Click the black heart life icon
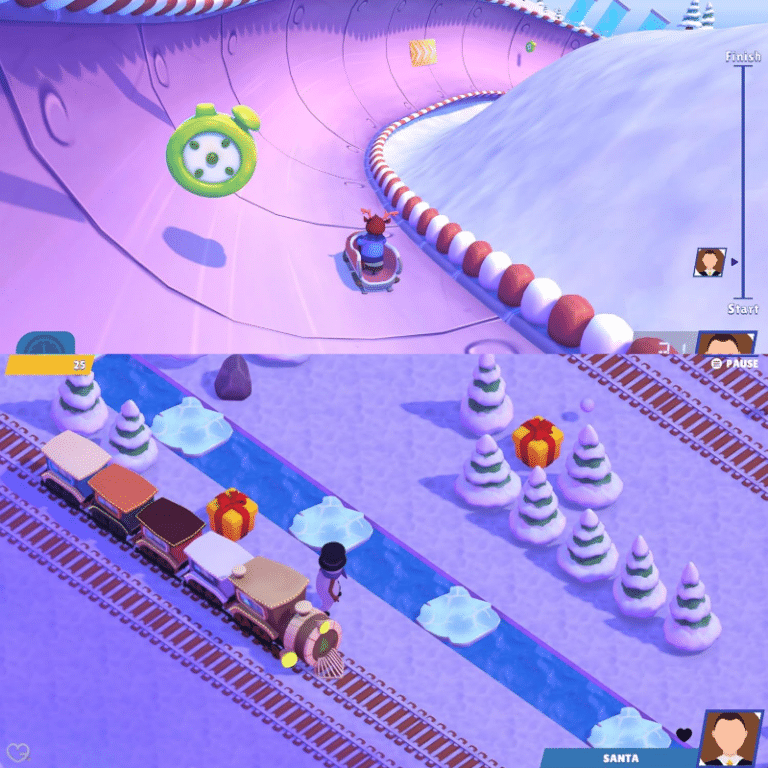The height and width of the screenshot is (768, 768). [x=684, y=735]
